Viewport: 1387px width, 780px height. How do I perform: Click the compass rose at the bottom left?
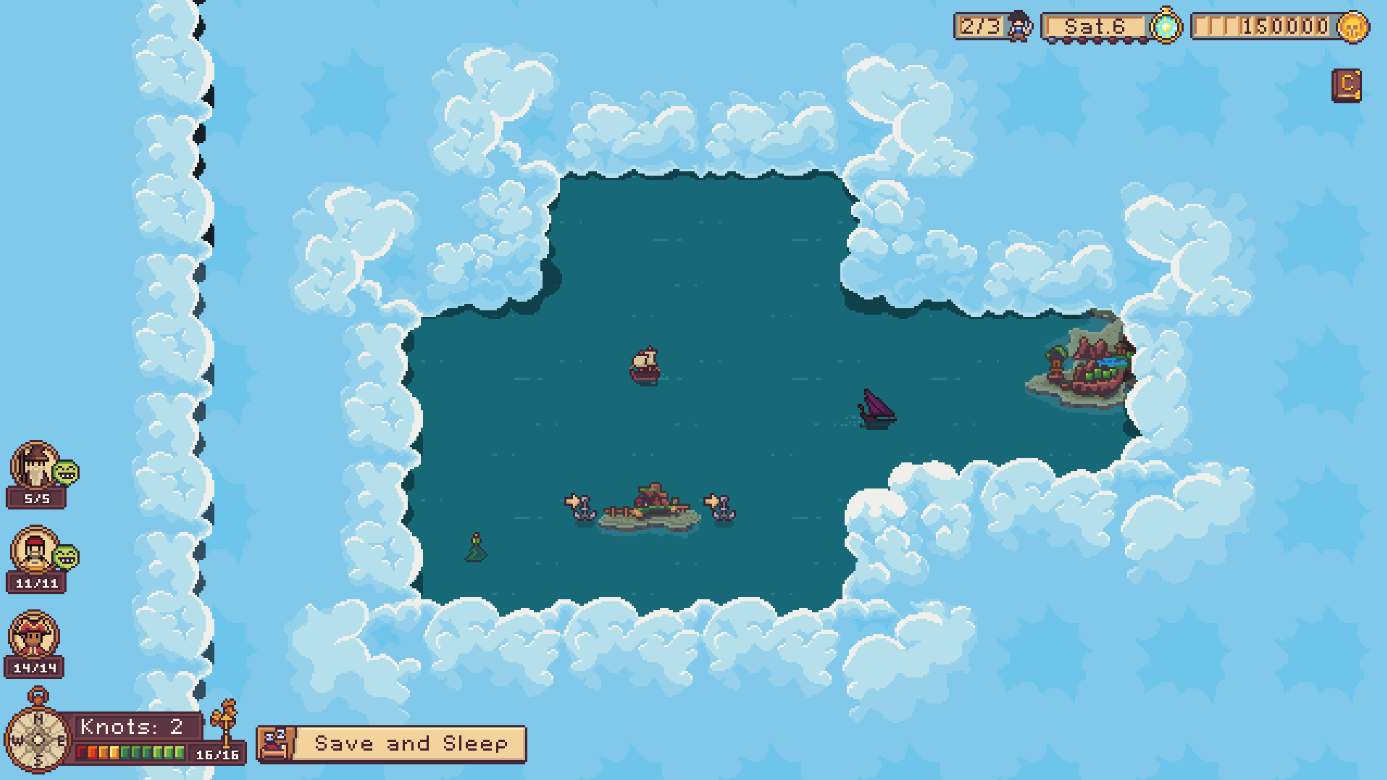coord(37,741)
